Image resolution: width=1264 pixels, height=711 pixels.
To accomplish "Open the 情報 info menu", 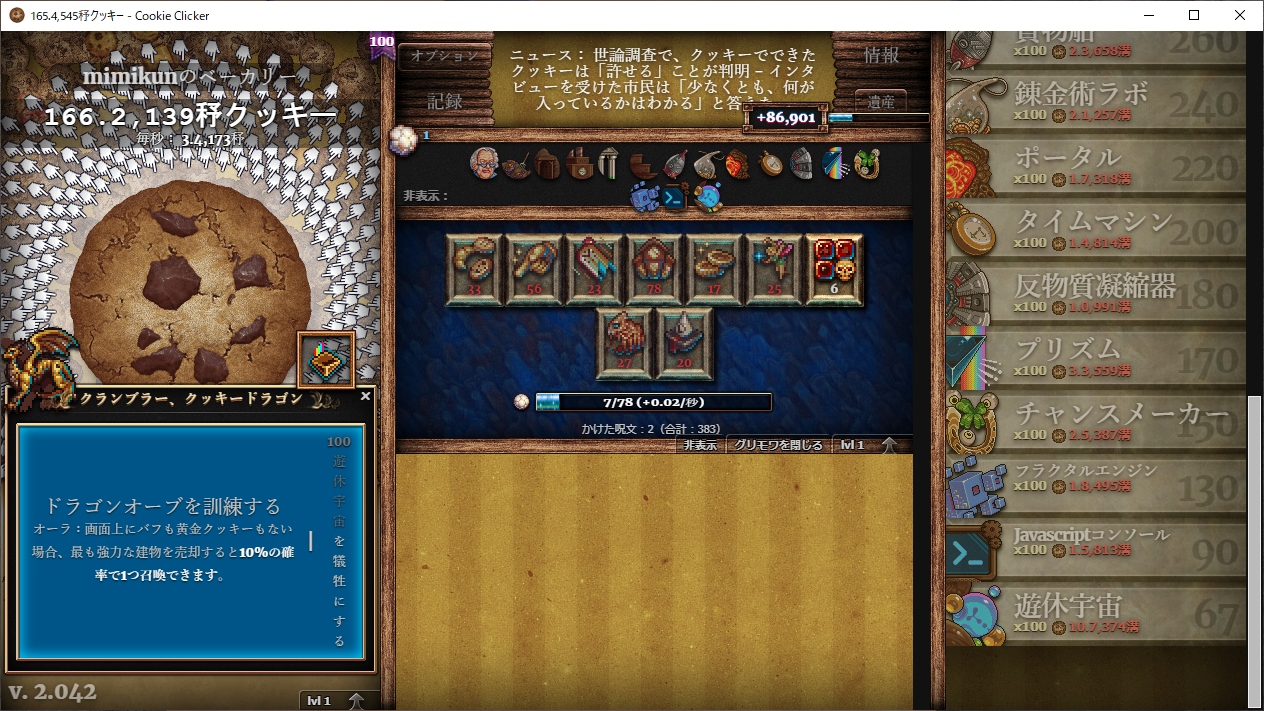I will tap(881, 56).
